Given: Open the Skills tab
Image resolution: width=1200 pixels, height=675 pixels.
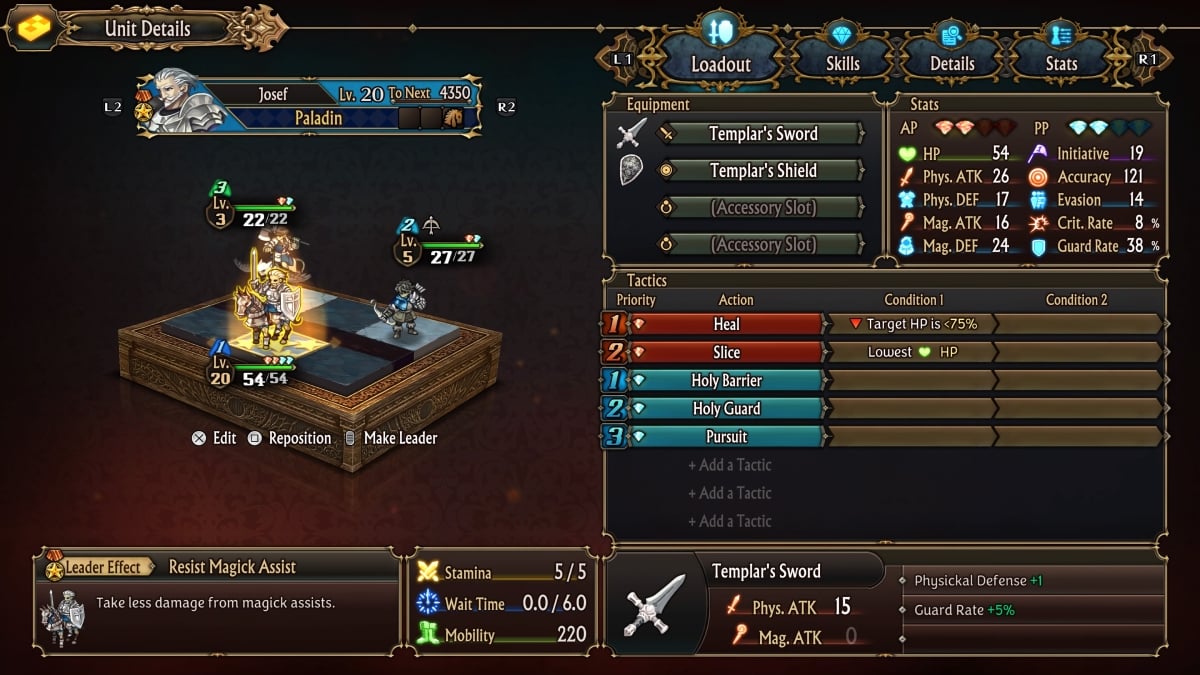Looking at the screenshot, I should pos(842,62).
